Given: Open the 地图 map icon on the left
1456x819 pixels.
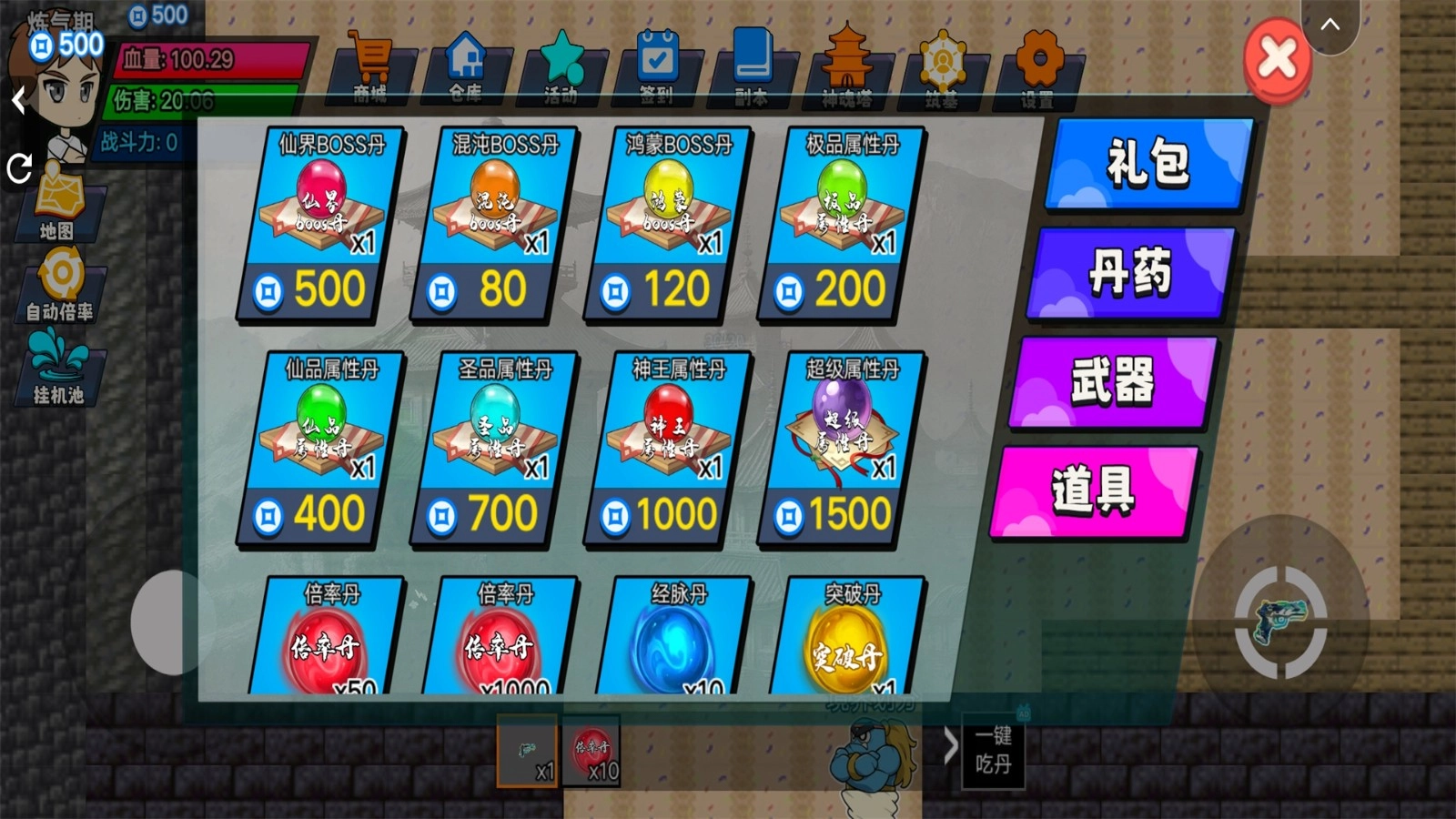Looking at the screenshot, I should (62, 205).
